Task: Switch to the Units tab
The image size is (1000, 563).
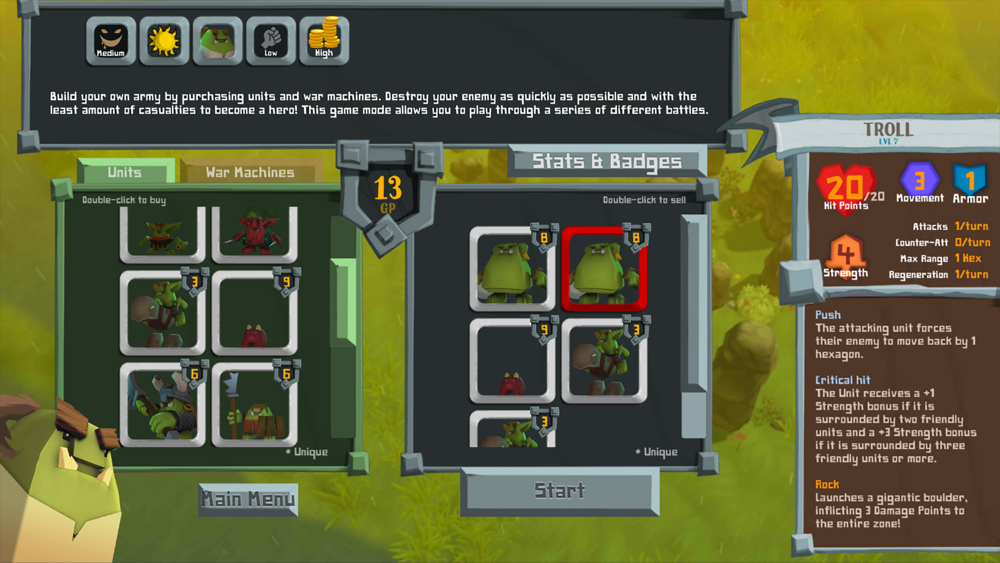Action: tap(124, 172)
